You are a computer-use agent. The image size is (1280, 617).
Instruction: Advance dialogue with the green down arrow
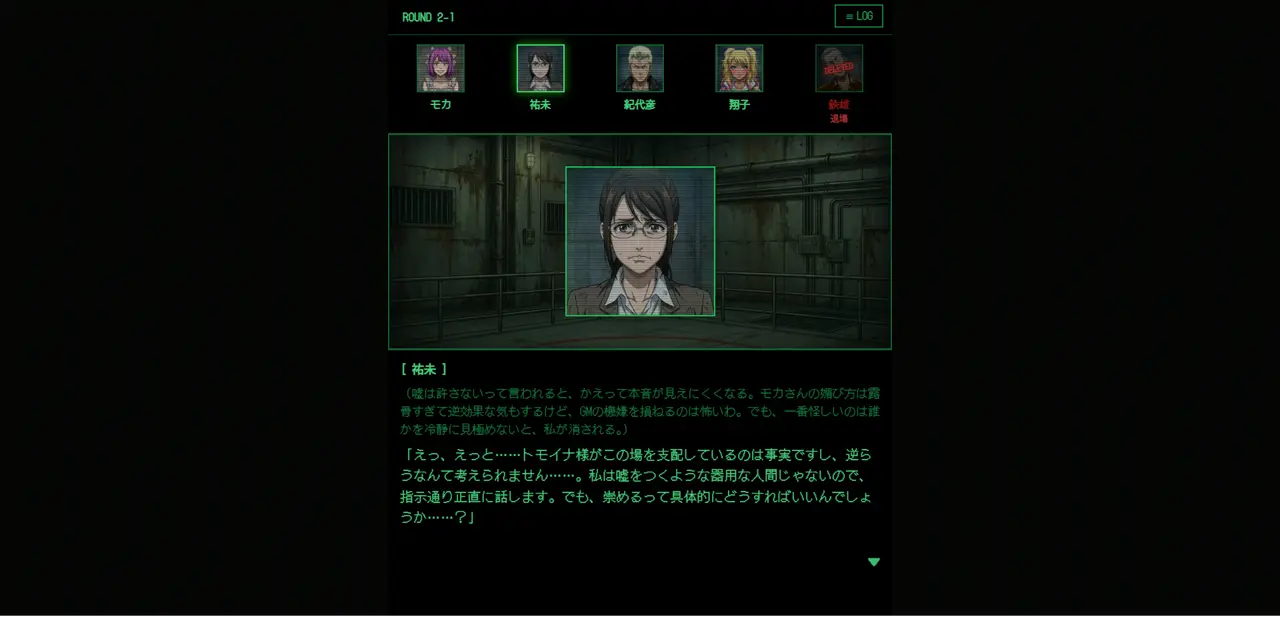(x=873, y=562)
